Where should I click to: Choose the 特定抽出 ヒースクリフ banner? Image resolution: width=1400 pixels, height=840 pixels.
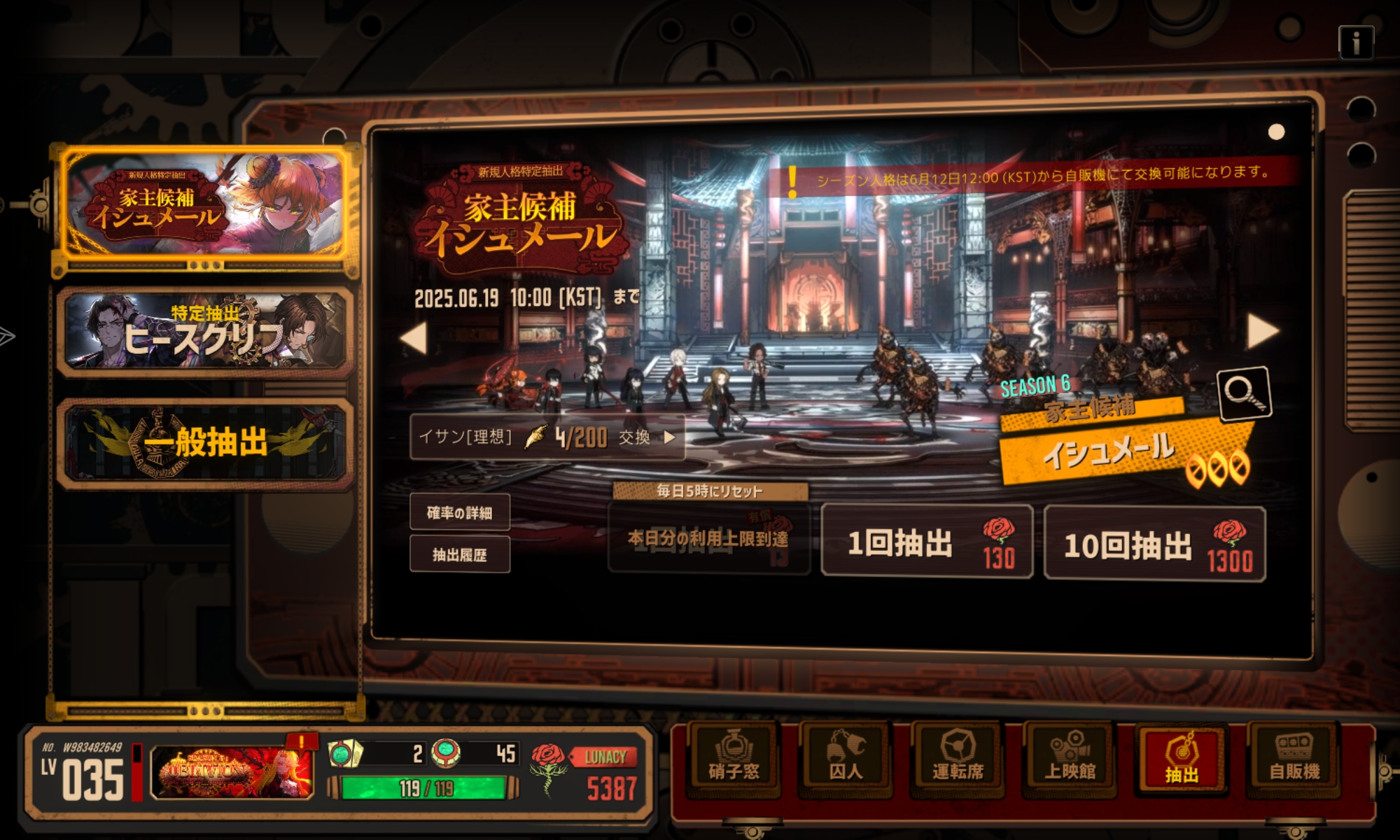pos(204,331)
